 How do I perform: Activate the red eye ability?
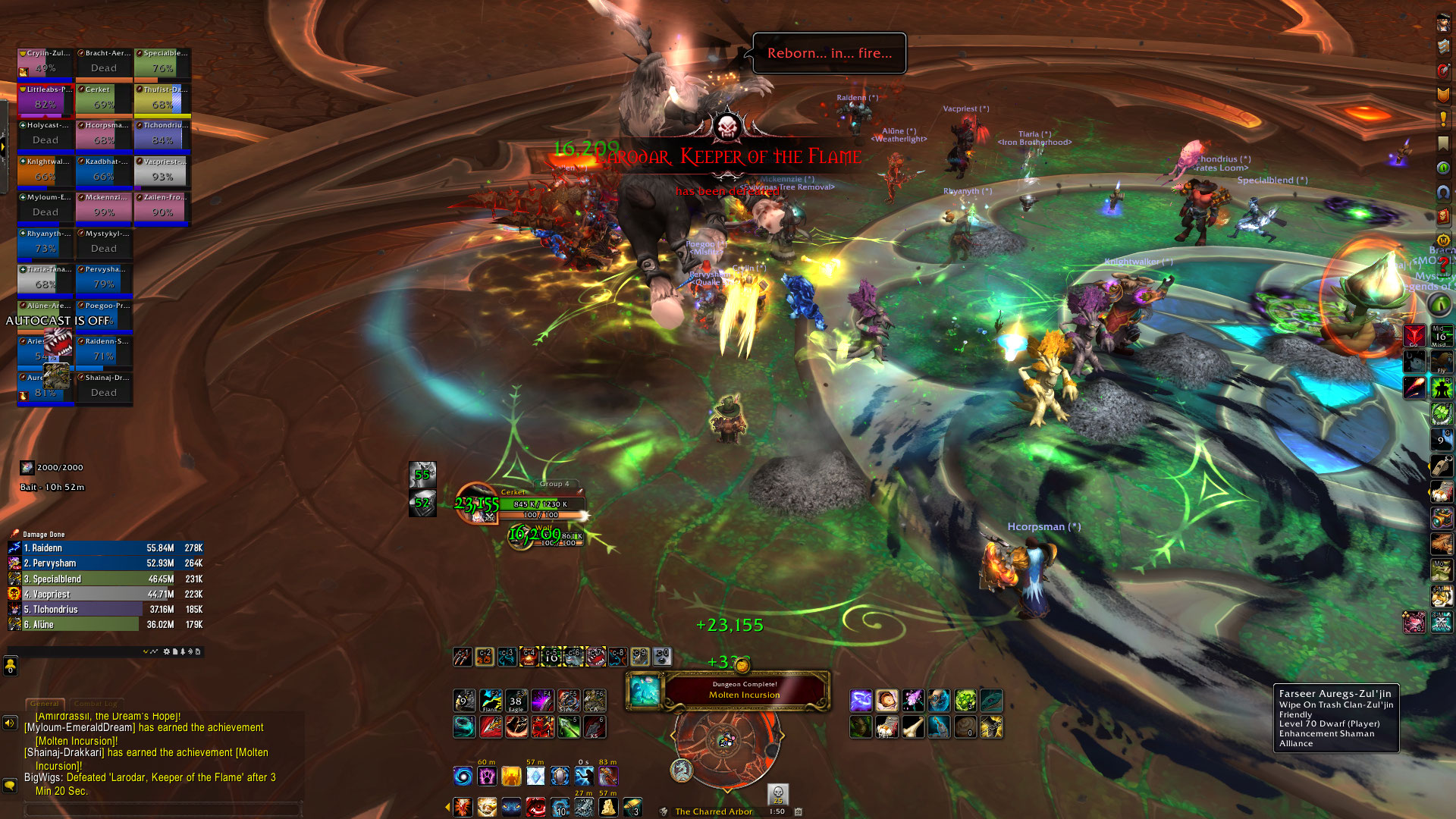pos(535,808)
